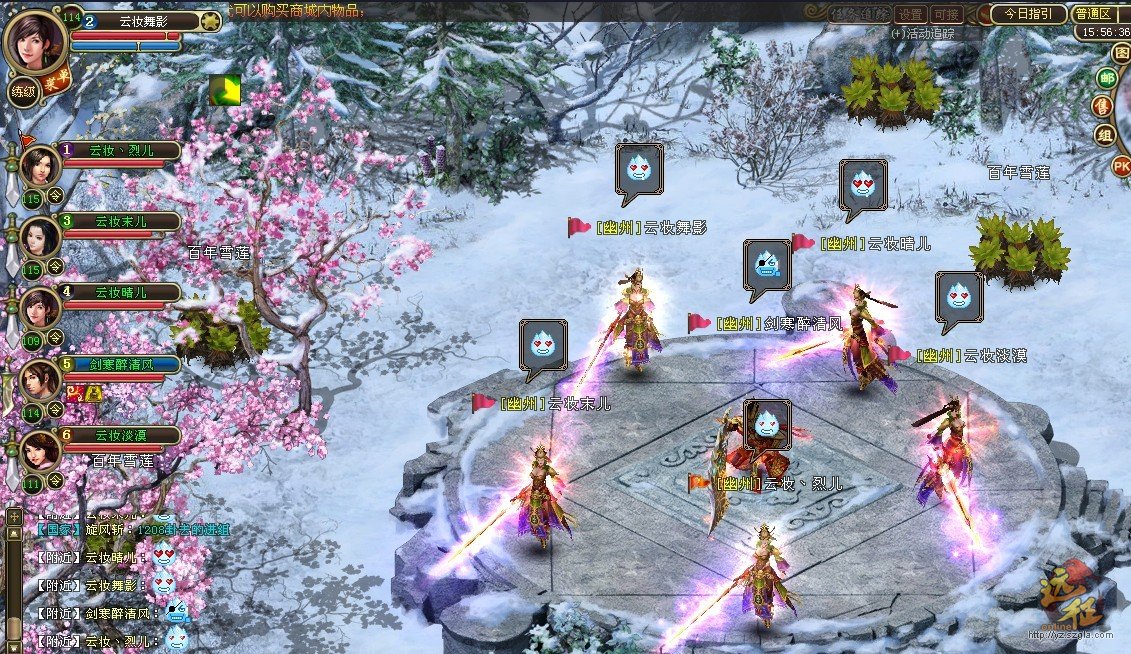The image size is (1131, 654).
Task: Click your own character portrait
Action: pos(36,40)
